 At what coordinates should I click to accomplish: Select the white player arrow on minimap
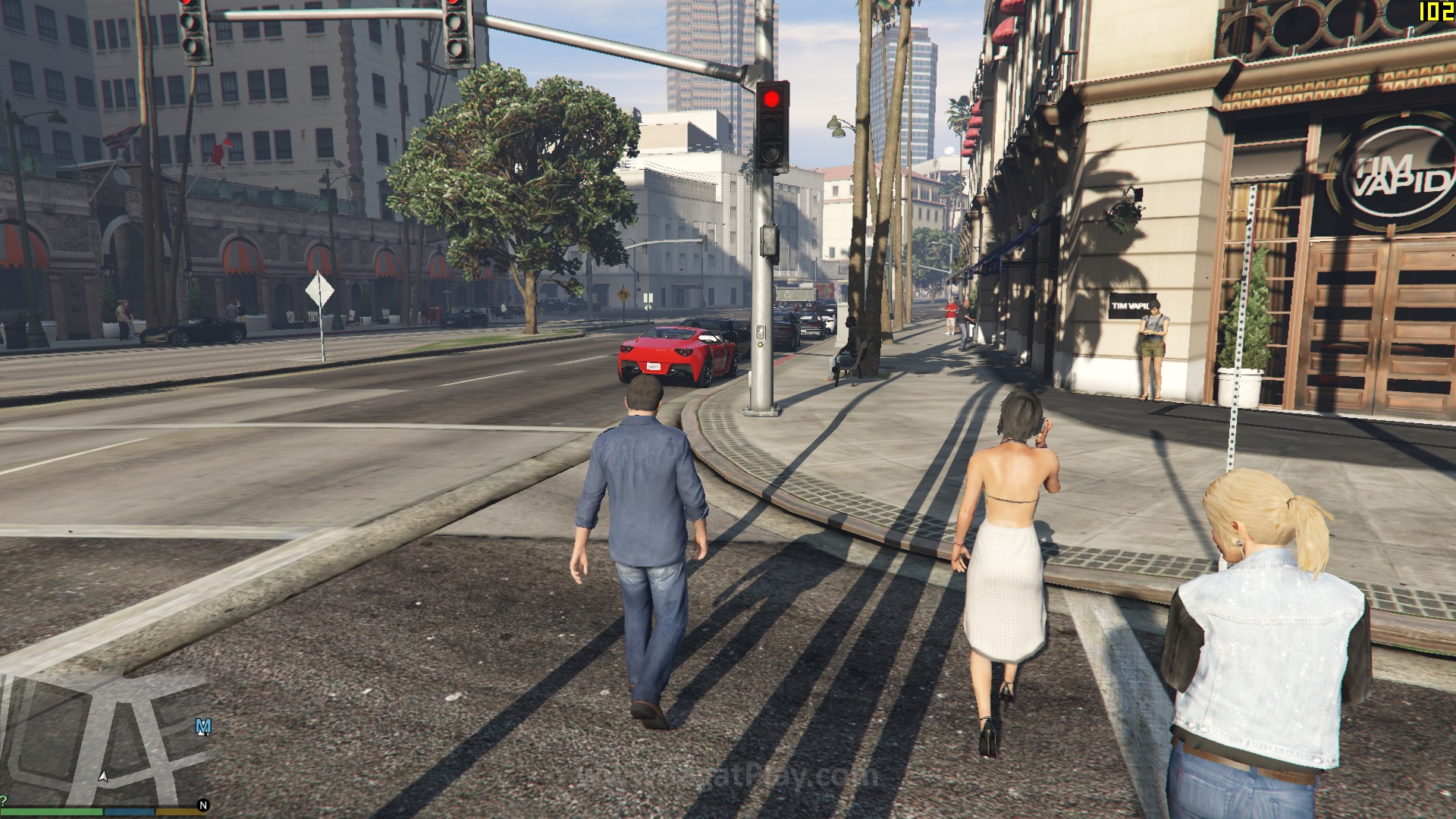[x=103, y=777]
